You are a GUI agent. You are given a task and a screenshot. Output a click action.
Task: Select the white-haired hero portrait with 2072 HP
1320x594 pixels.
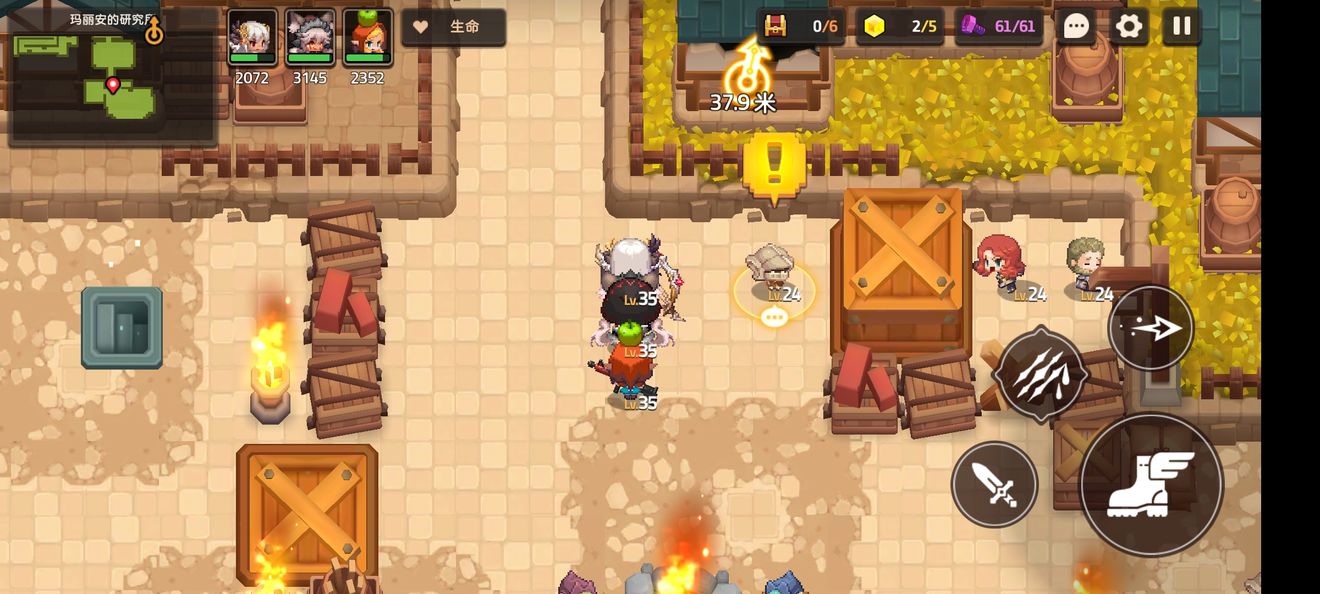[252, 38]
